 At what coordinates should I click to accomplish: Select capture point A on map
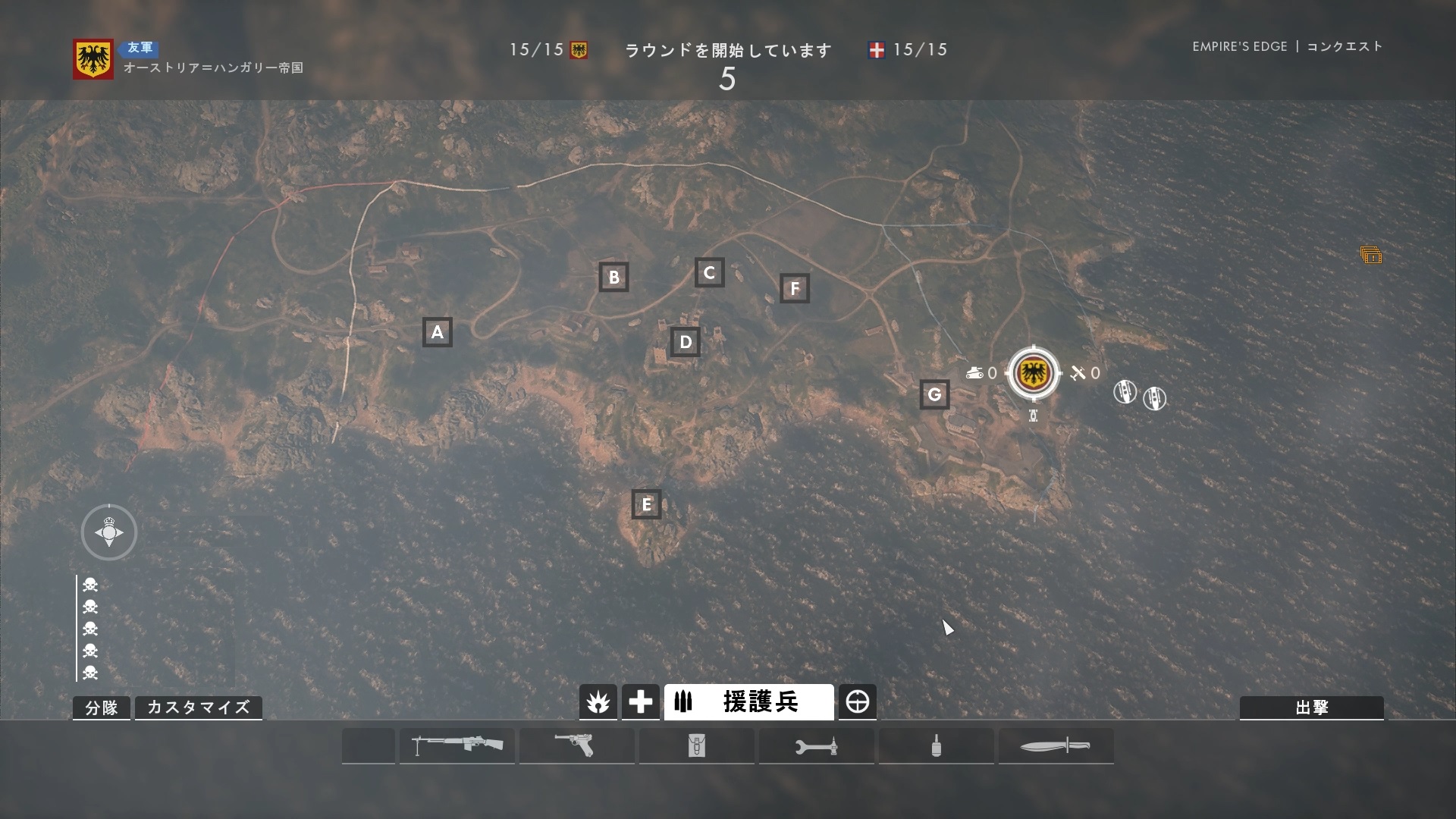click(437, 332)
